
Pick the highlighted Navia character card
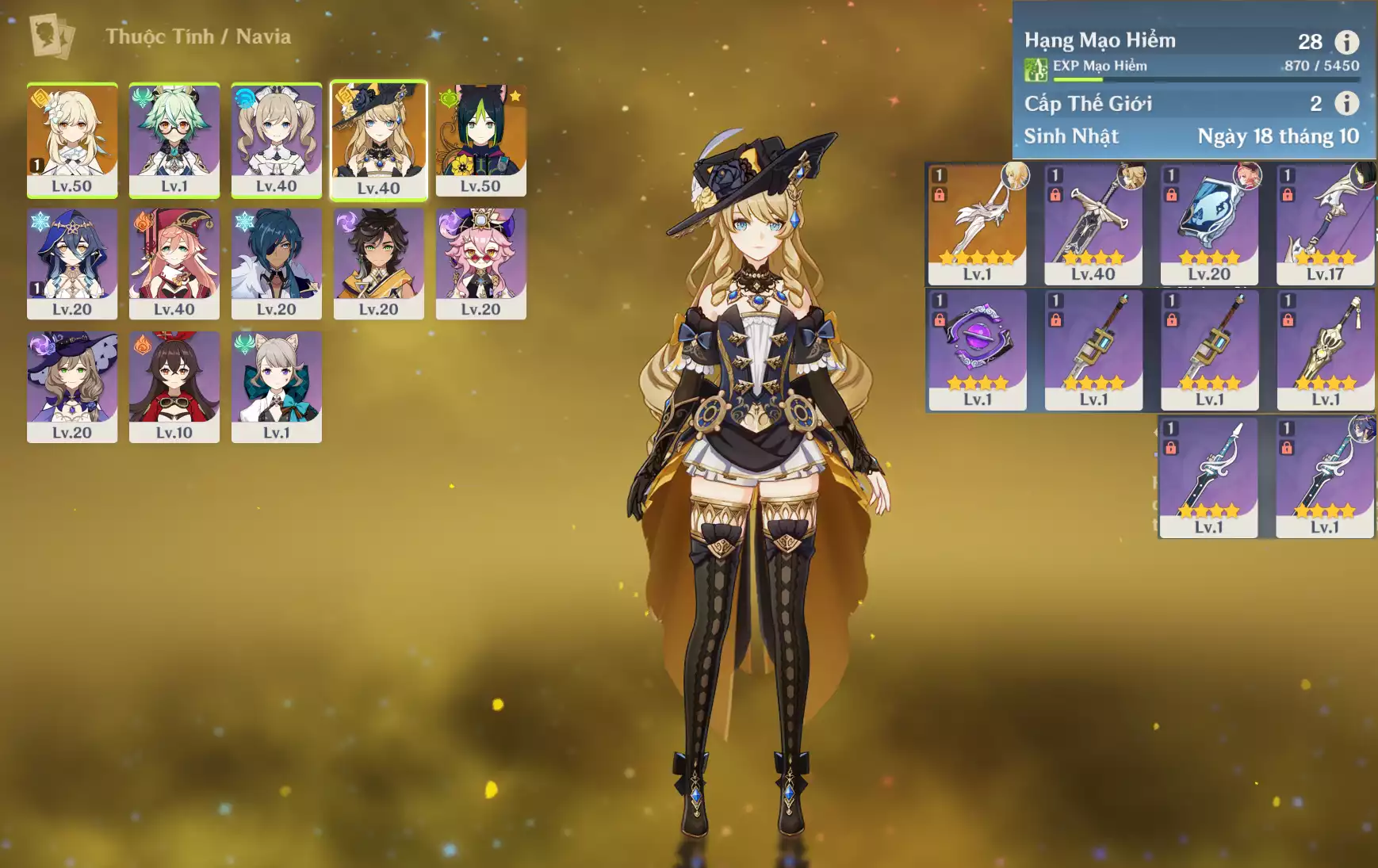click(378, 140)
